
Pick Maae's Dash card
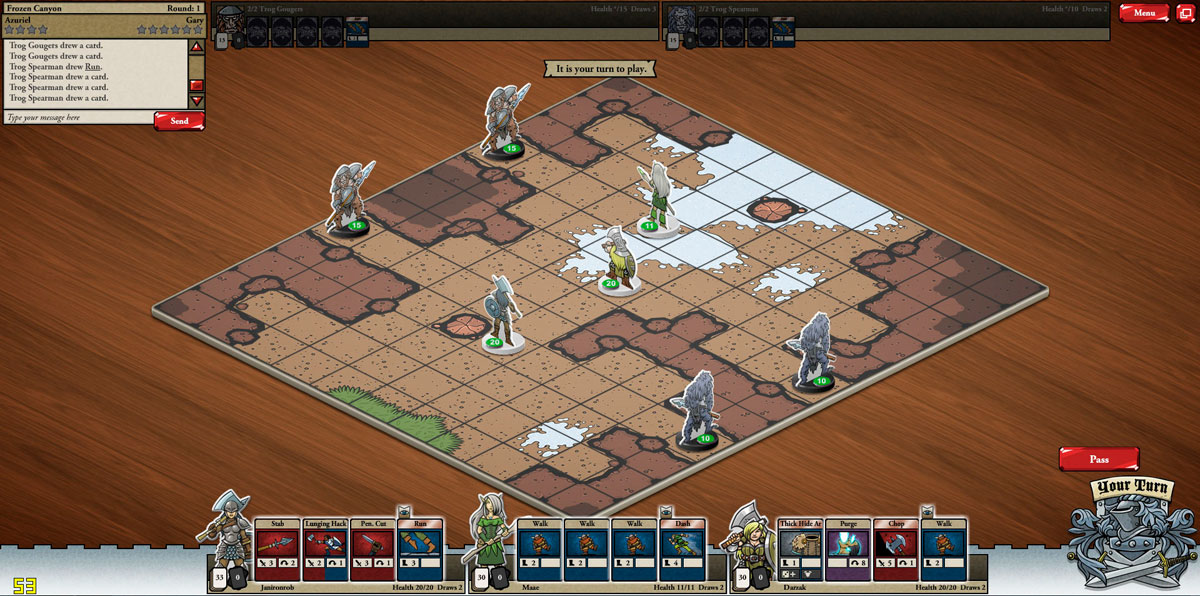pyautogui.click(x=683, y=550)
